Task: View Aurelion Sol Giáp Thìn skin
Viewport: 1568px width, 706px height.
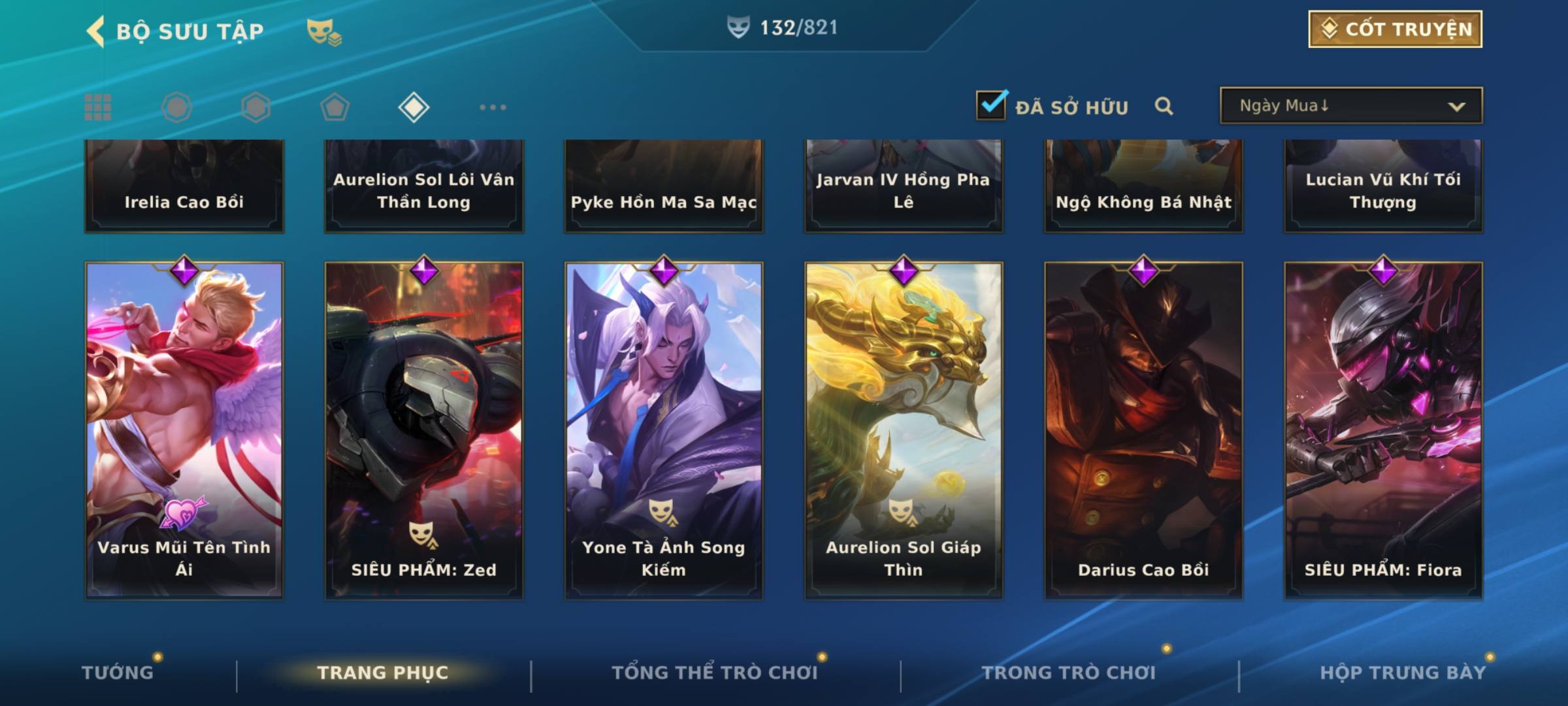Action: (x=904, y=430)
